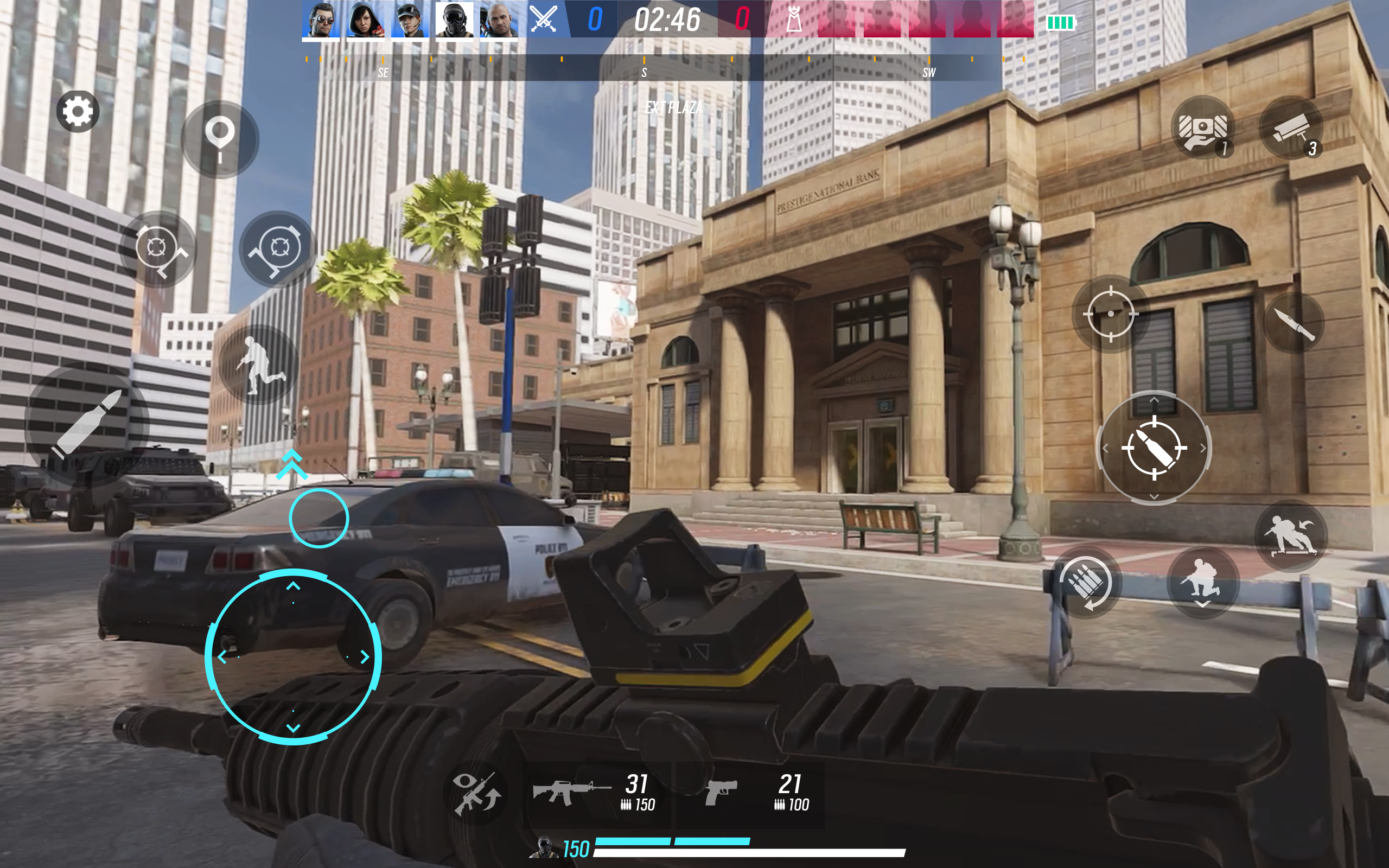
Task: Tap the cyan movement joystick
Action: (x=293, y=657)
